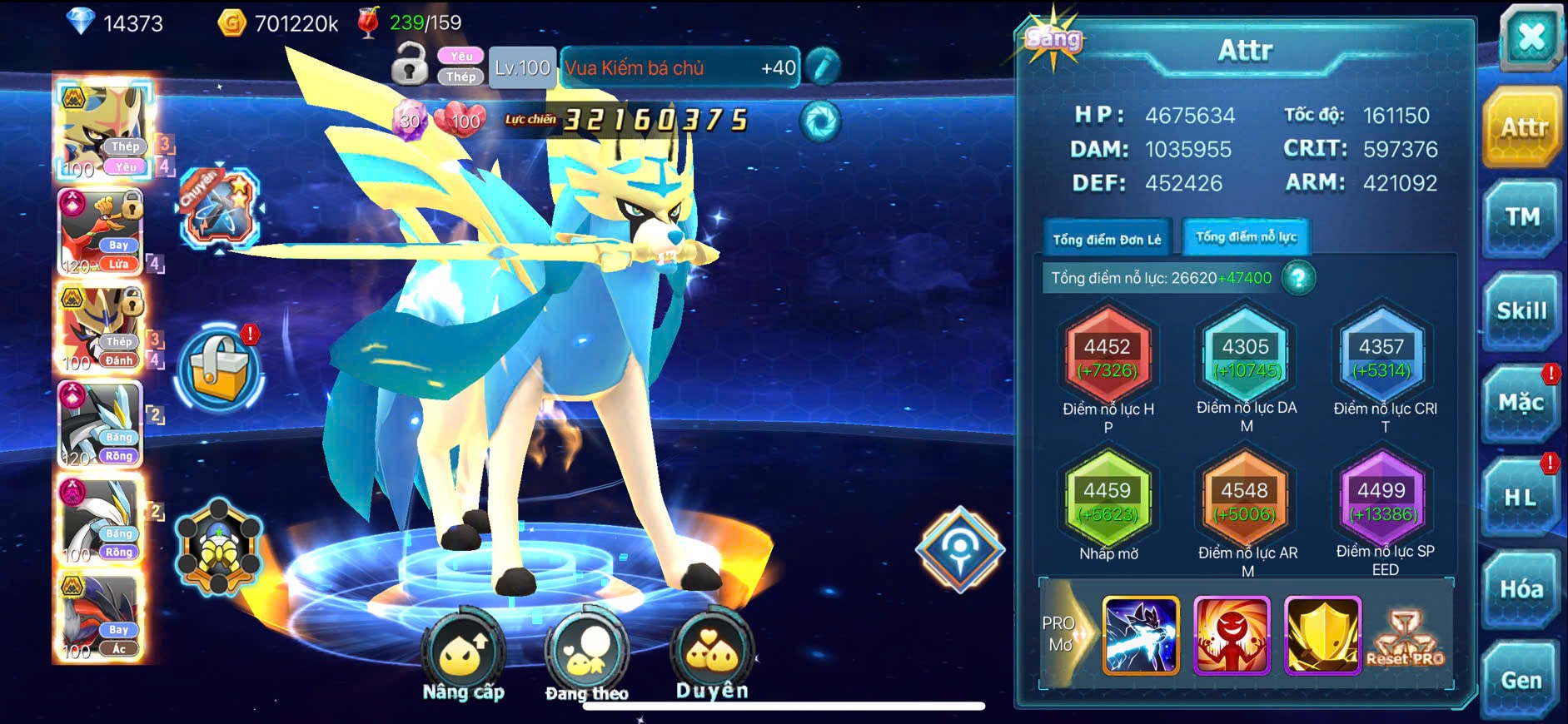1568x724 pixels.
Task: Toggle the padlock lock icon
Action: 410,64
